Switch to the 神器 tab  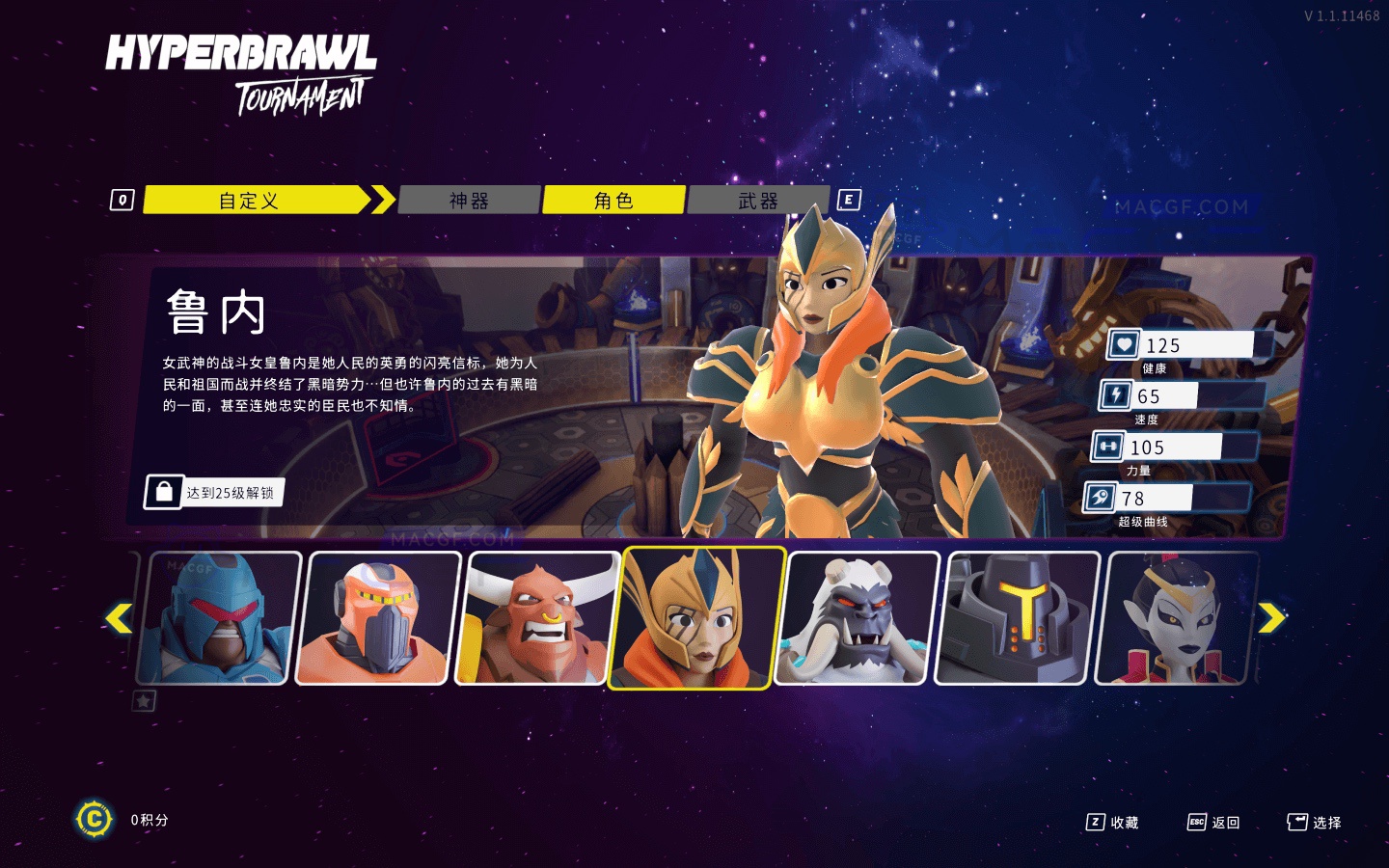pos(469,201)
